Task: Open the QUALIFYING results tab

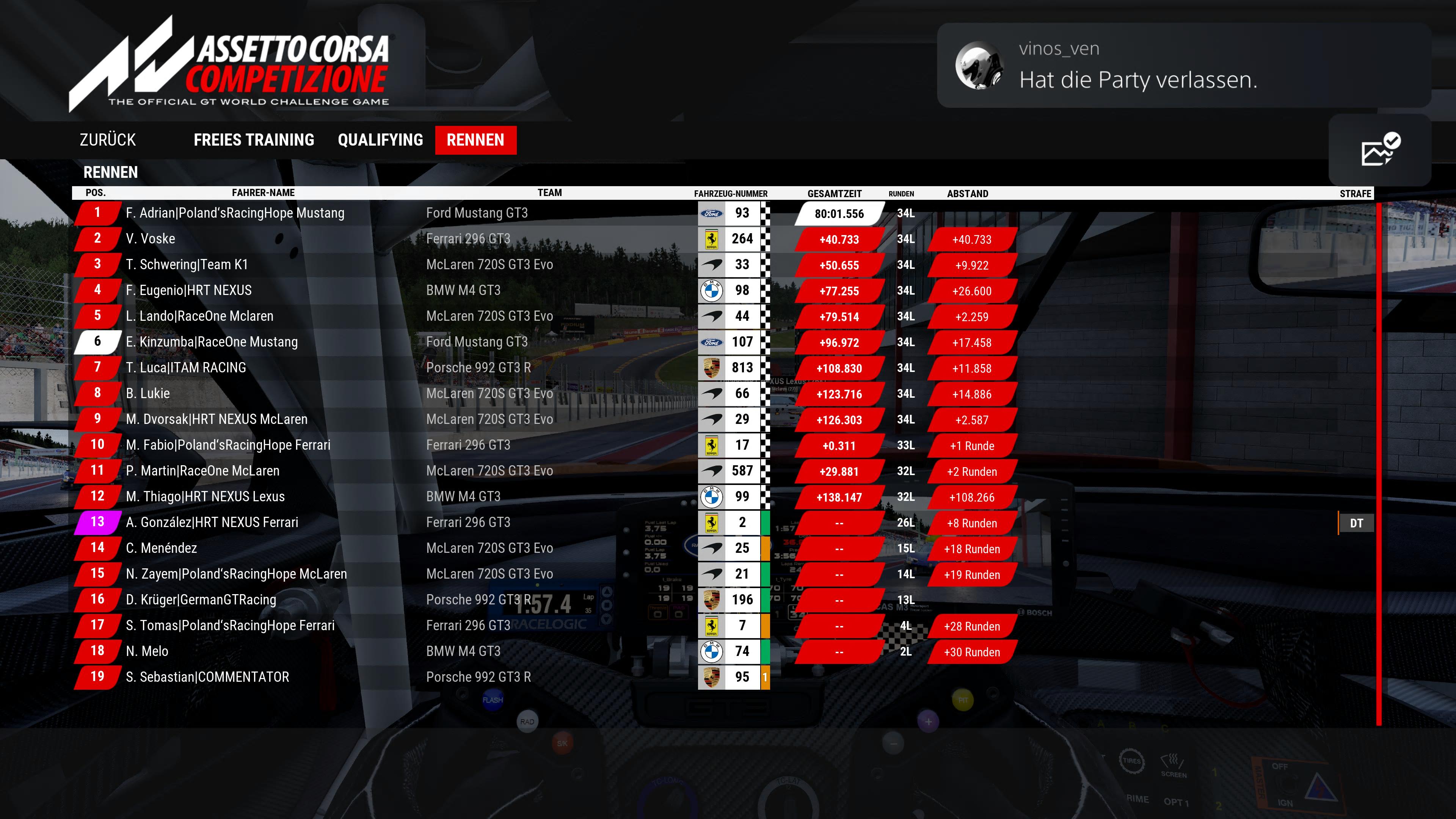Action: point(380,140)
